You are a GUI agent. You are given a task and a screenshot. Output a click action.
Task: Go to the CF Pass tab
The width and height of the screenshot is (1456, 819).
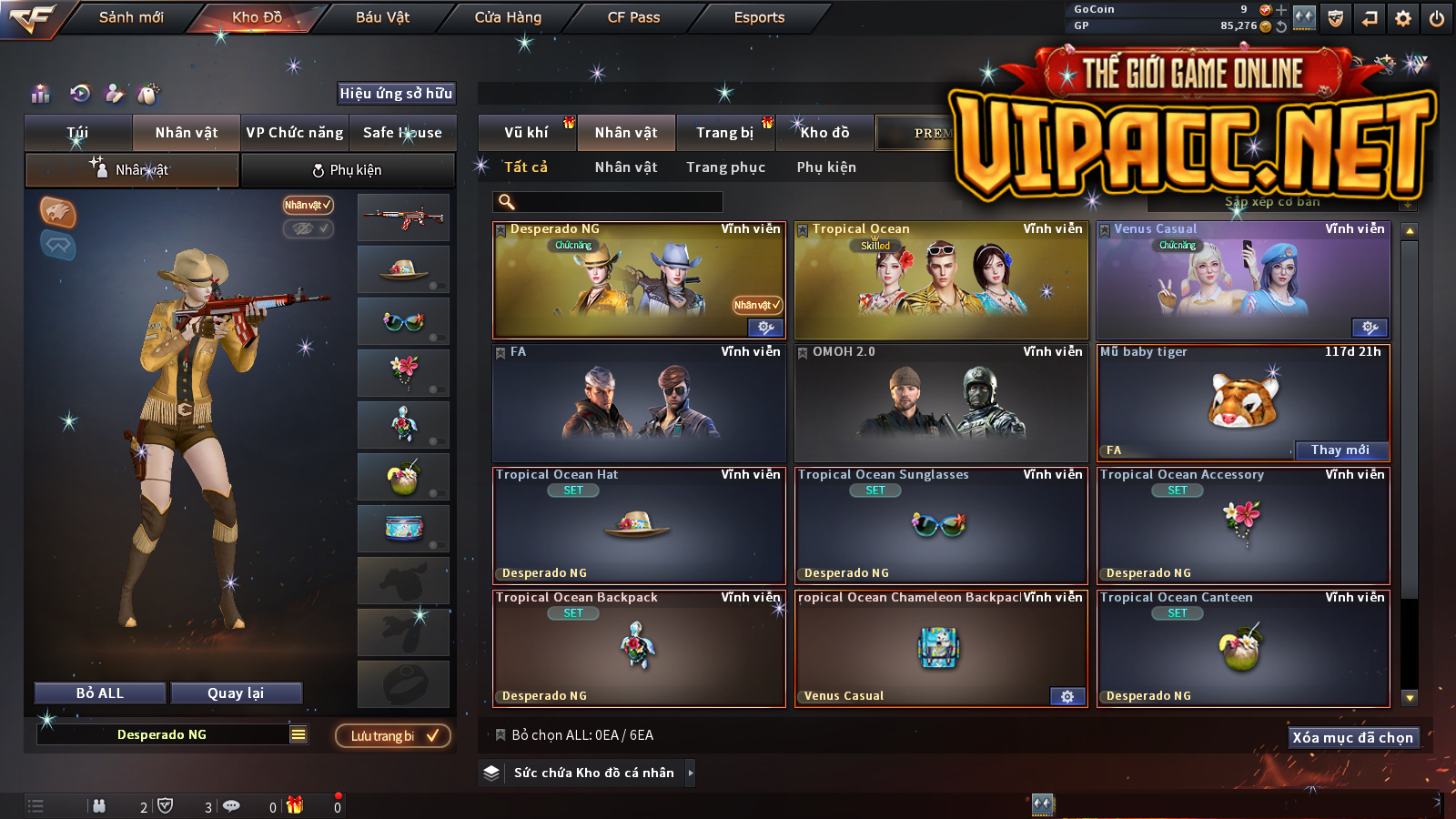tap(633, 17)
